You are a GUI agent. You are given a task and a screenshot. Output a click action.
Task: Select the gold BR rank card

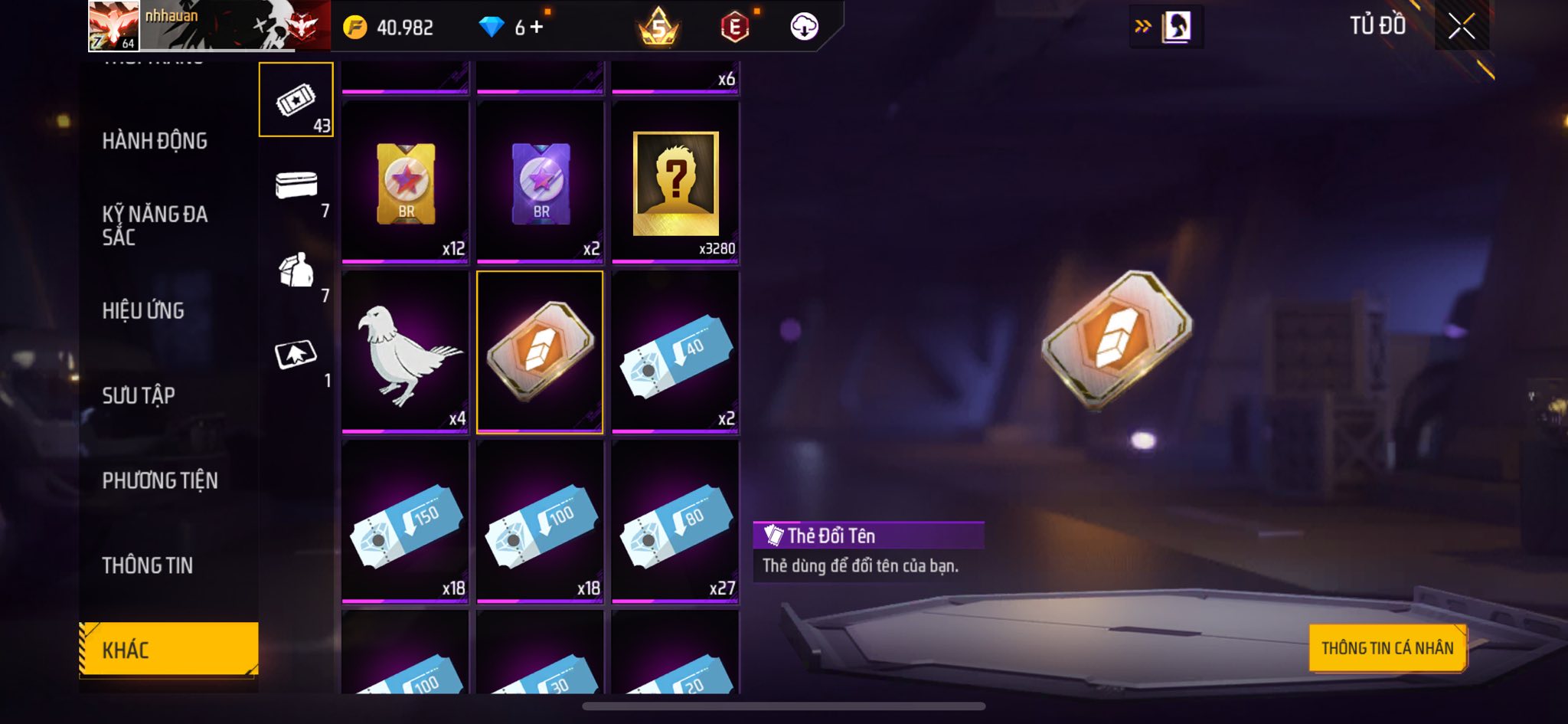click(x=405, y=184)
